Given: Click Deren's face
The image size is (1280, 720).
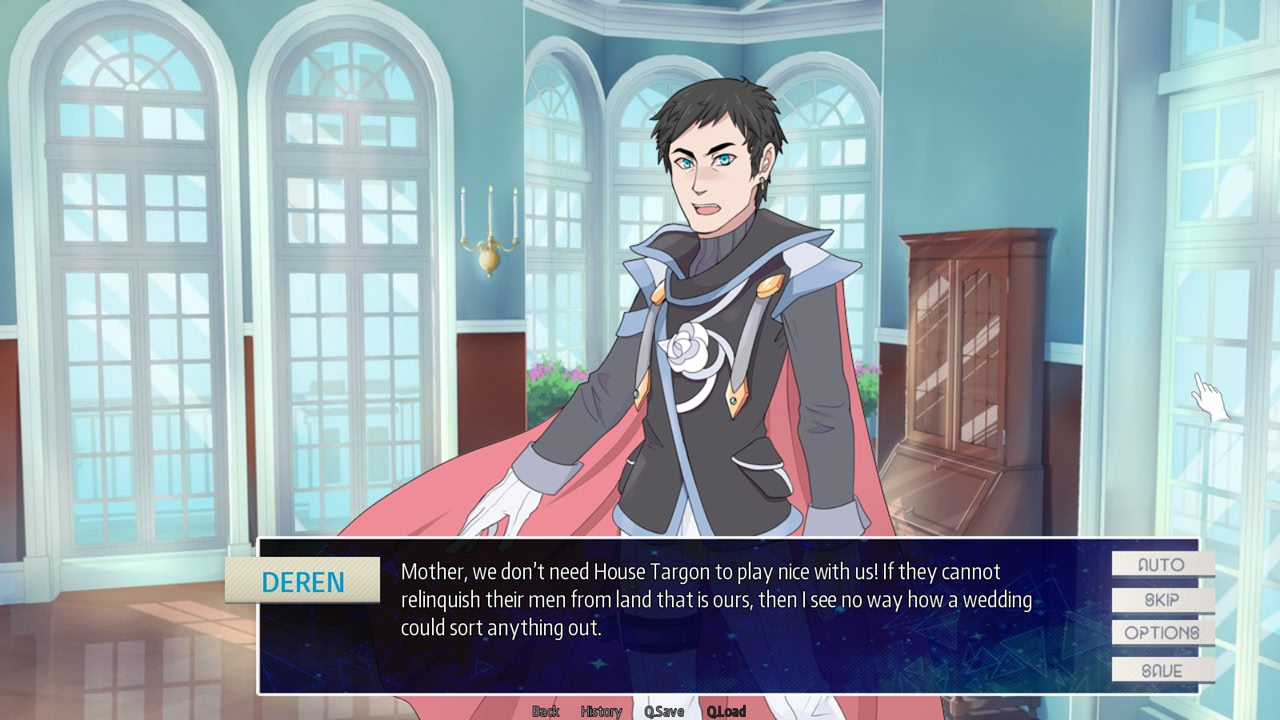Looking at the screenshot, I should (706, 170).
